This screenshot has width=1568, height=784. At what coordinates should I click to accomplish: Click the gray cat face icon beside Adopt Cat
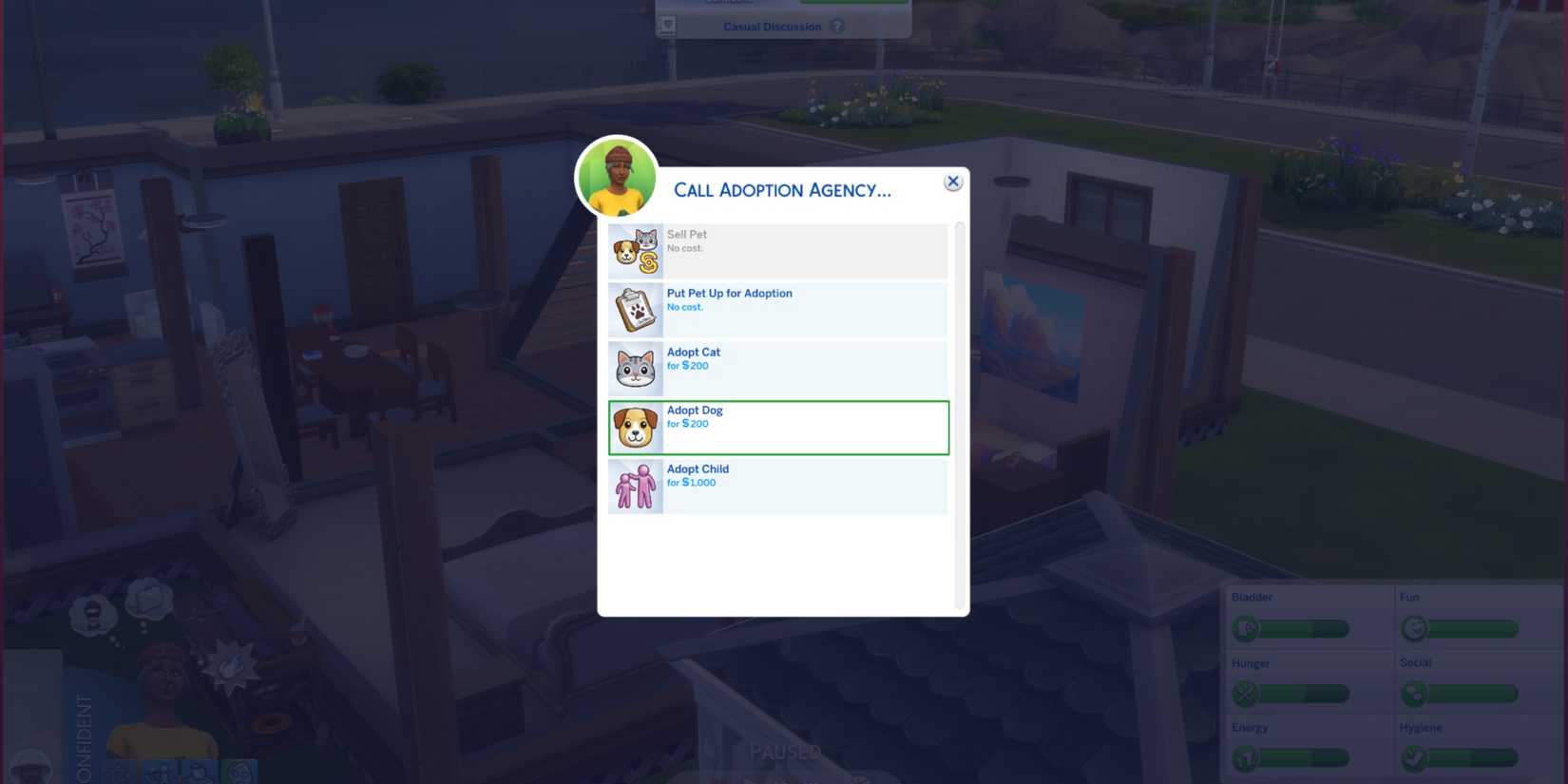tap(635, 368)
